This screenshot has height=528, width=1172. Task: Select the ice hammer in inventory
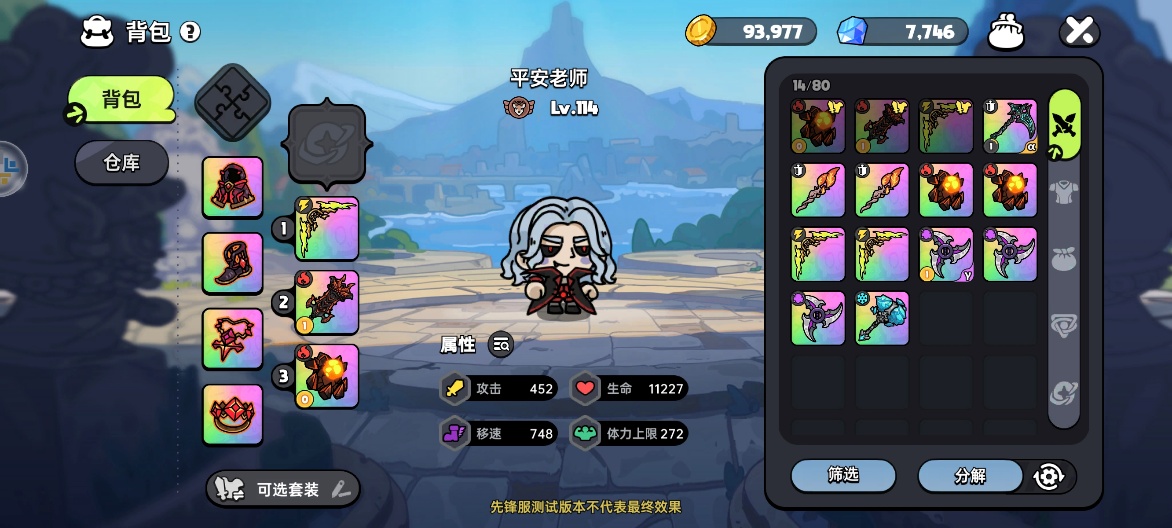[882, 318]
